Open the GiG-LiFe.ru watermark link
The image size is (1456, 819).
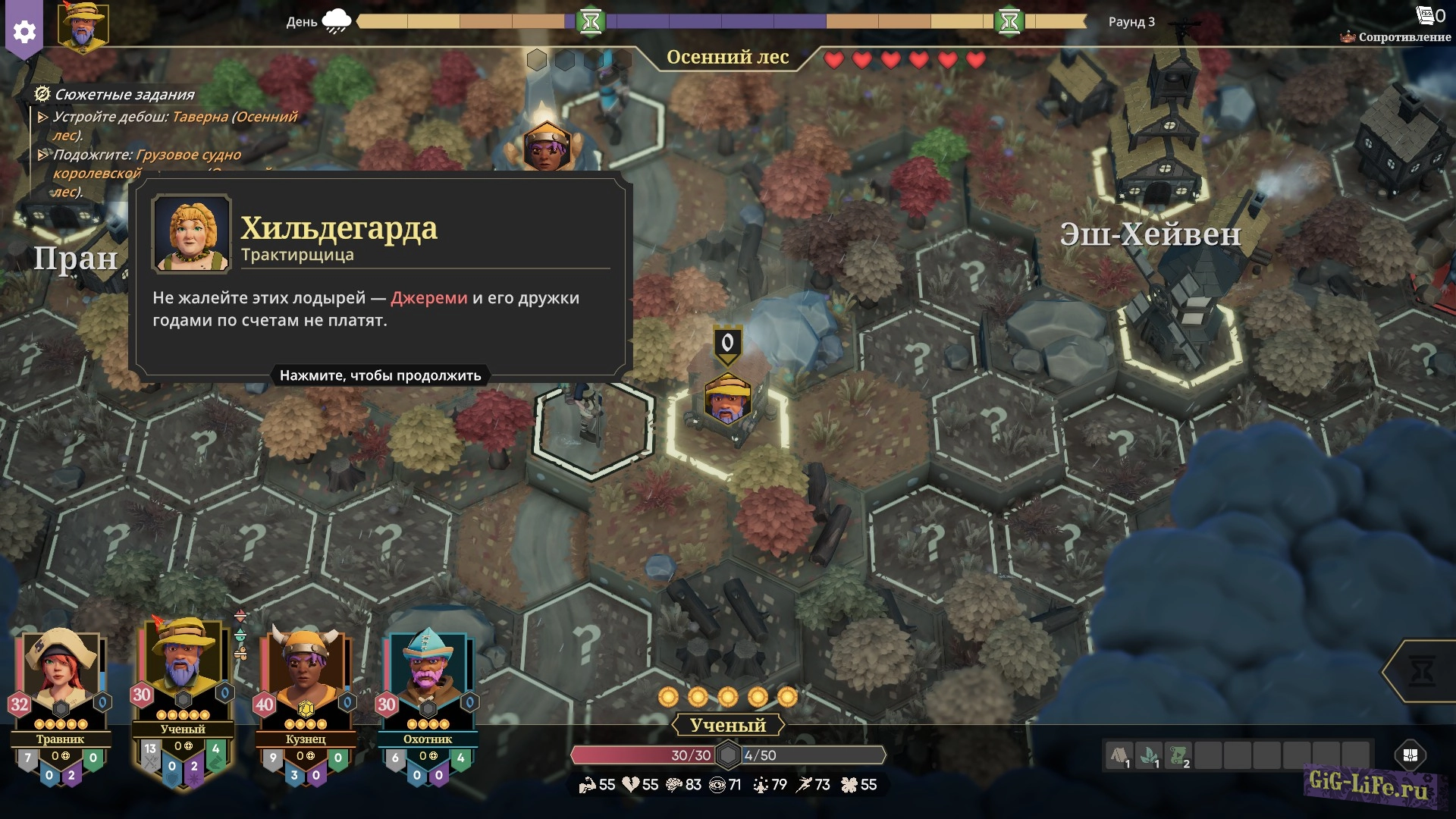(x=1369, y=783)
